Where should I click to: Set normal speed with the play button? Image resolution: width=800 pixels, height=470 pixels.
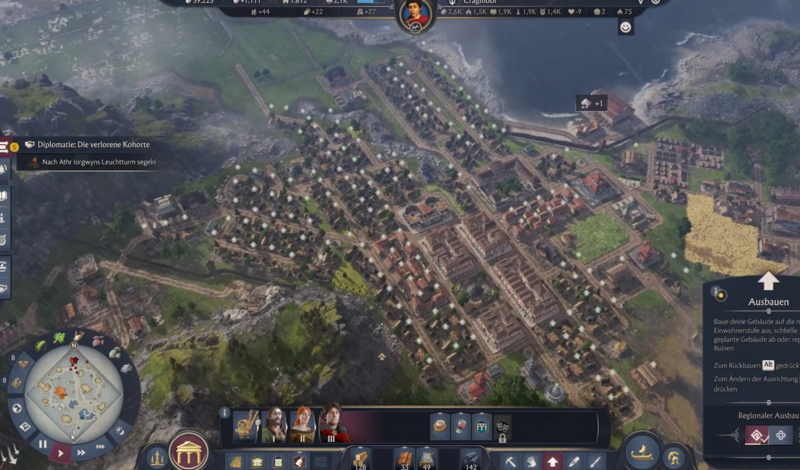[61, 453]
